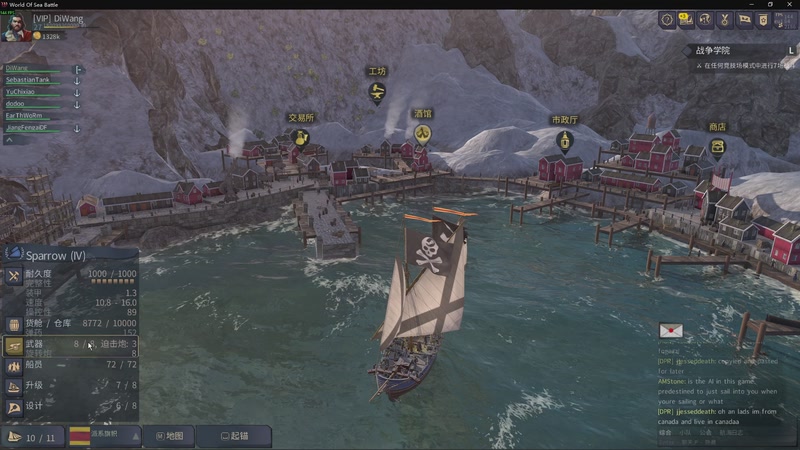Close the game window

[x=789, y=4]
